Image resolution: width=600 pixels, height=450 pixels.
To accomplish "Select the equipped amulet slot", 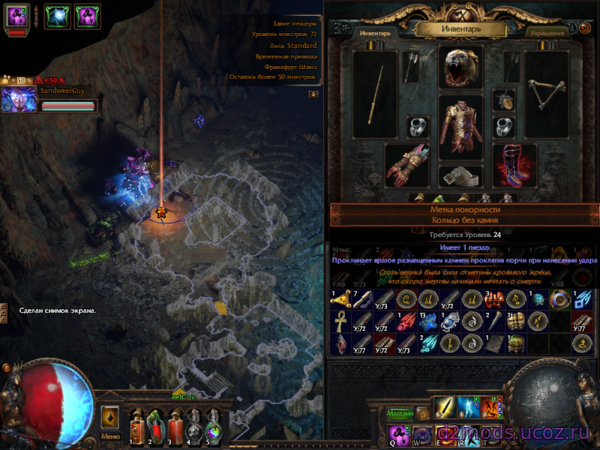I will tap(505, 101).
